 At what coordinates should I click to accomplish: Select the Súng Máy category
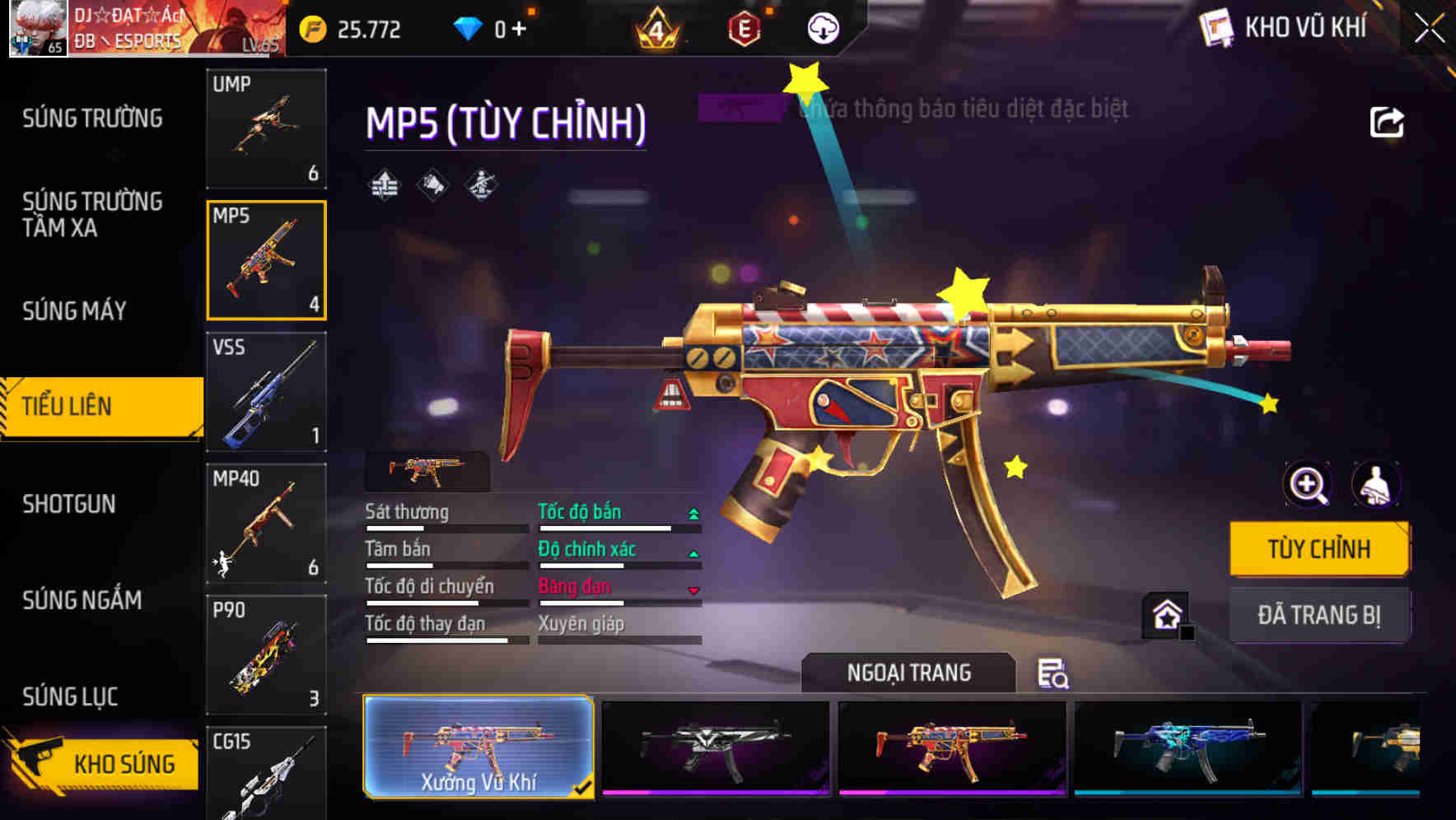[x=74, y=310]
